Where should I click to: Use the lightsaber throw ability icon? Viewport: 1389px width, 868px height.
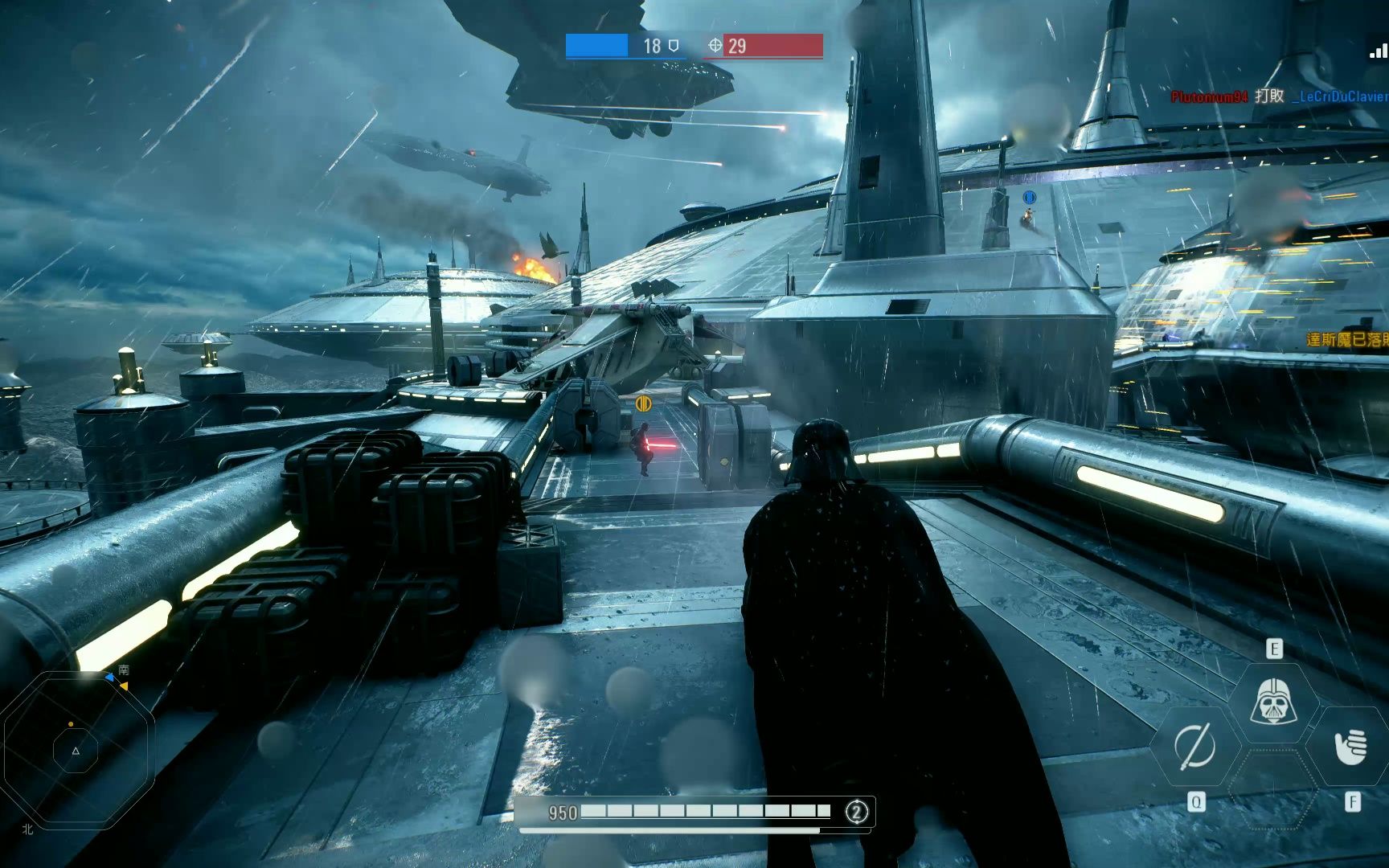pos(1194,746)
